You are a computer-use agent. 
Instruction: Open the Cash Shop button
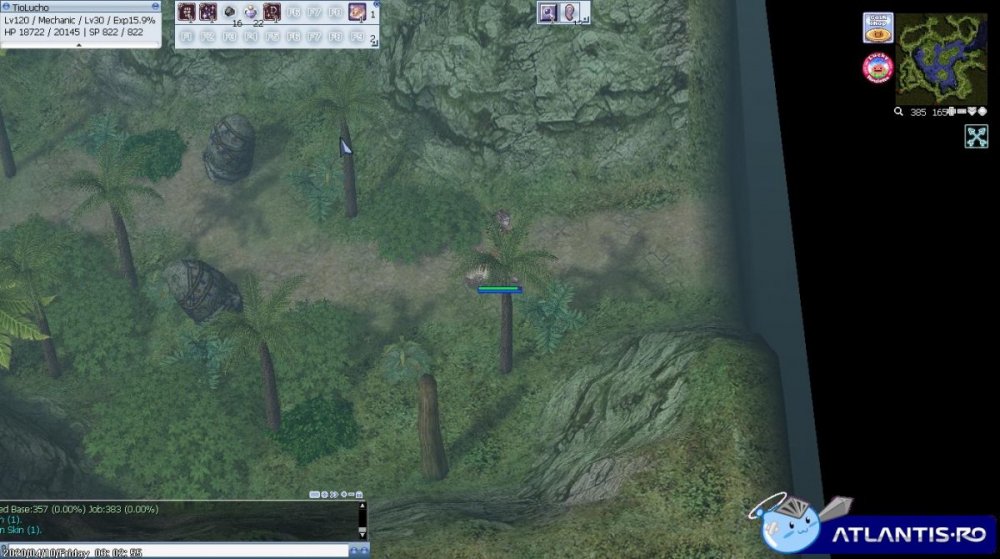[x=877, y=27]
